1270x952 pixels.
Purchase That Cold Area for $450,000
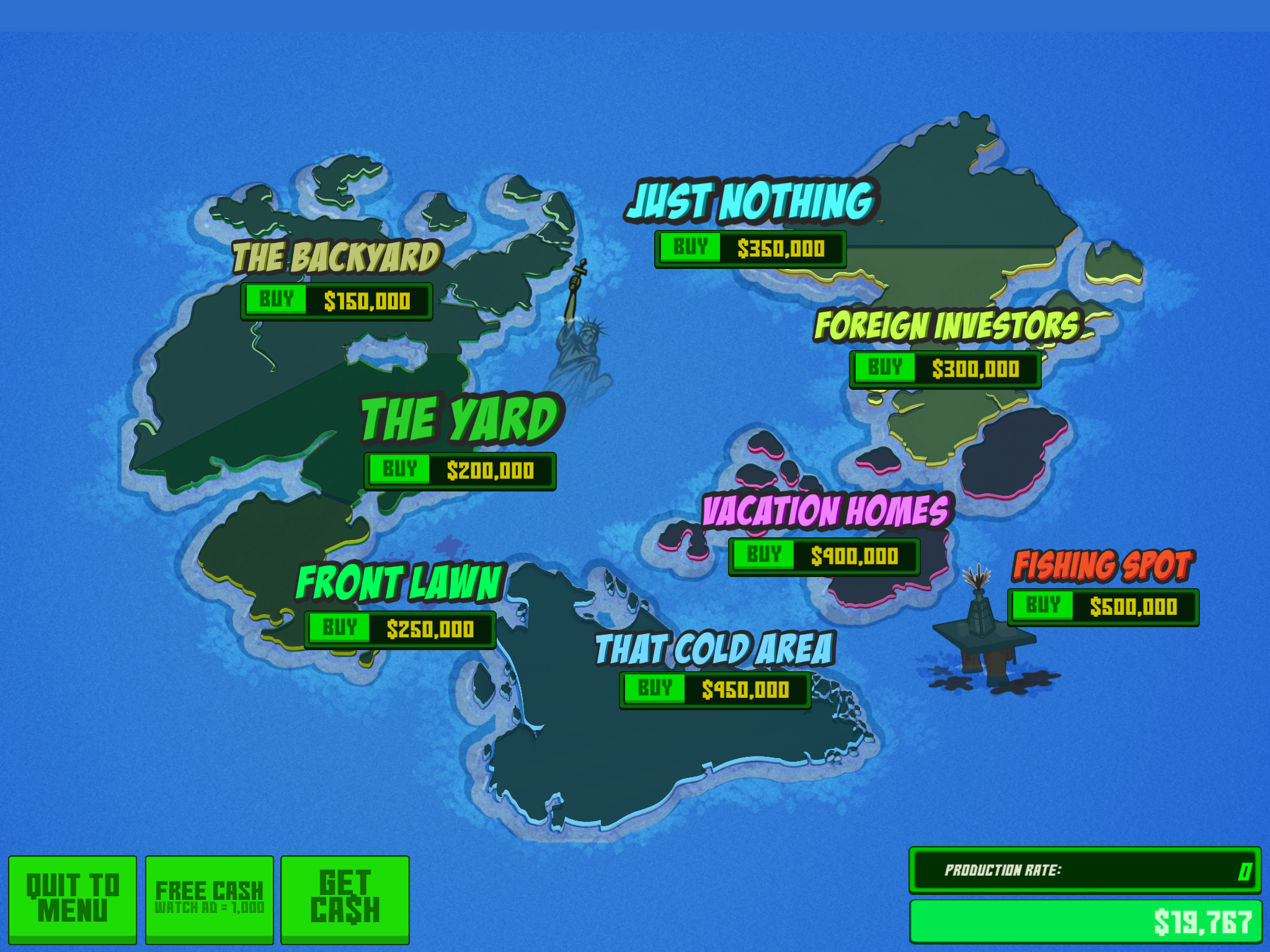654,689
